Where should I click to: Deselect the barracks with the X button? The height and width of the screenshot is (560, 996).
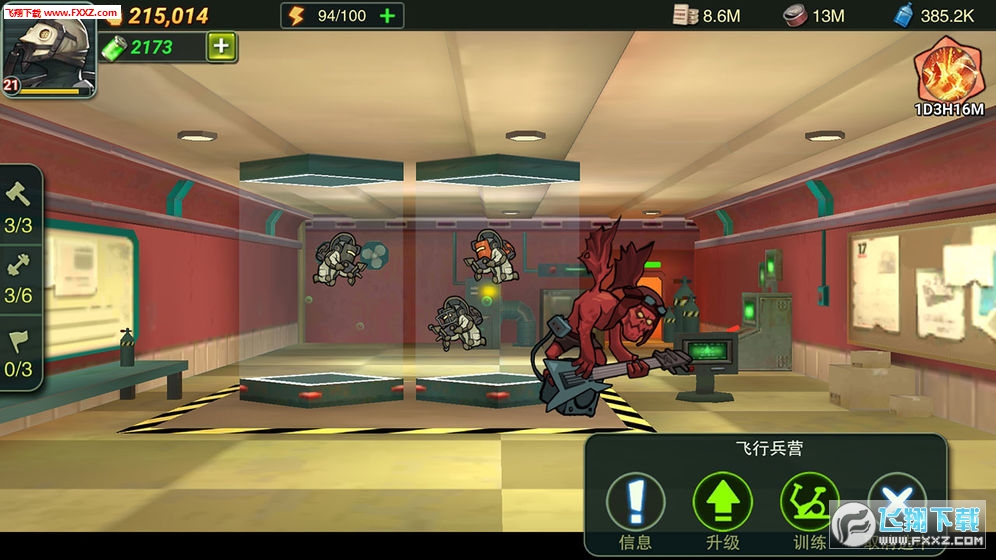point(895,501)
